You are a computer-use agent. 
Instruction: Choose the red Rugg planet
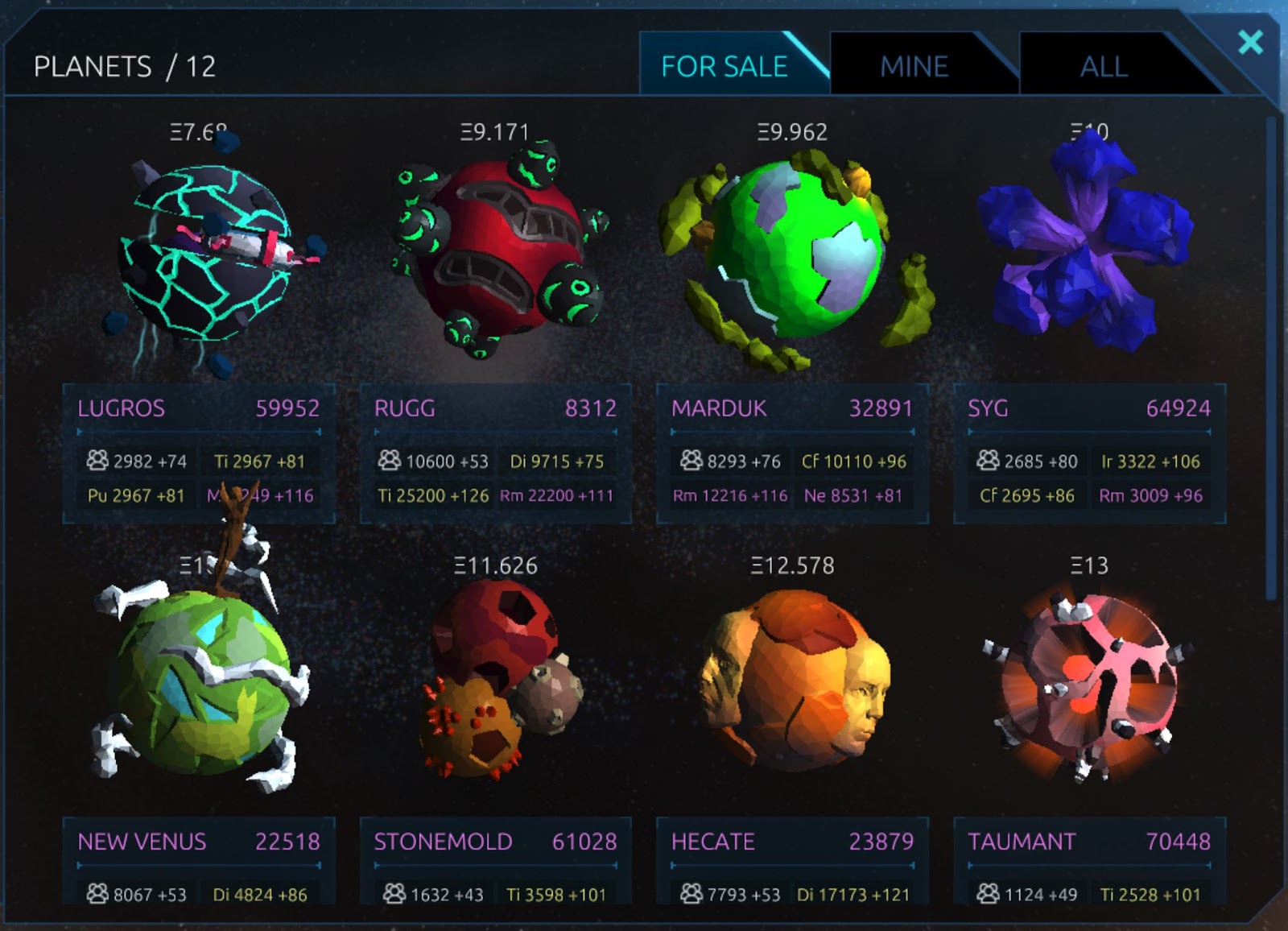(x=495, y=250)
